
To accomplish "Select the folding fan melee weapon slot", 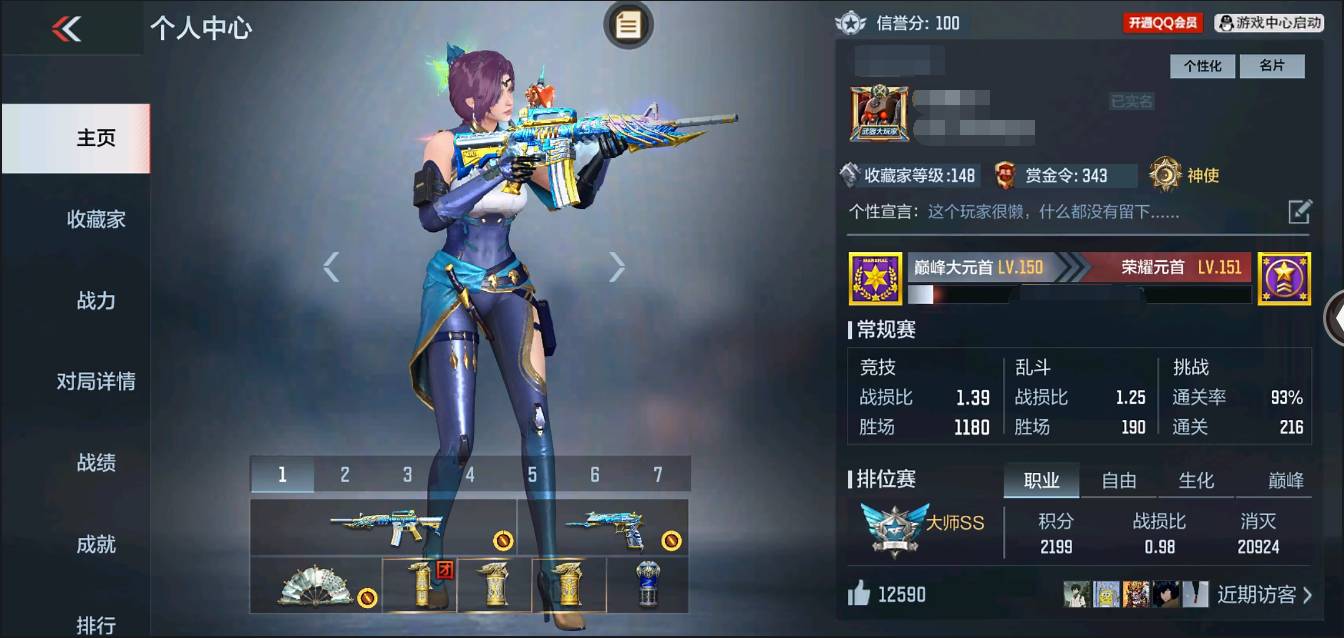I will pos(315,586).
